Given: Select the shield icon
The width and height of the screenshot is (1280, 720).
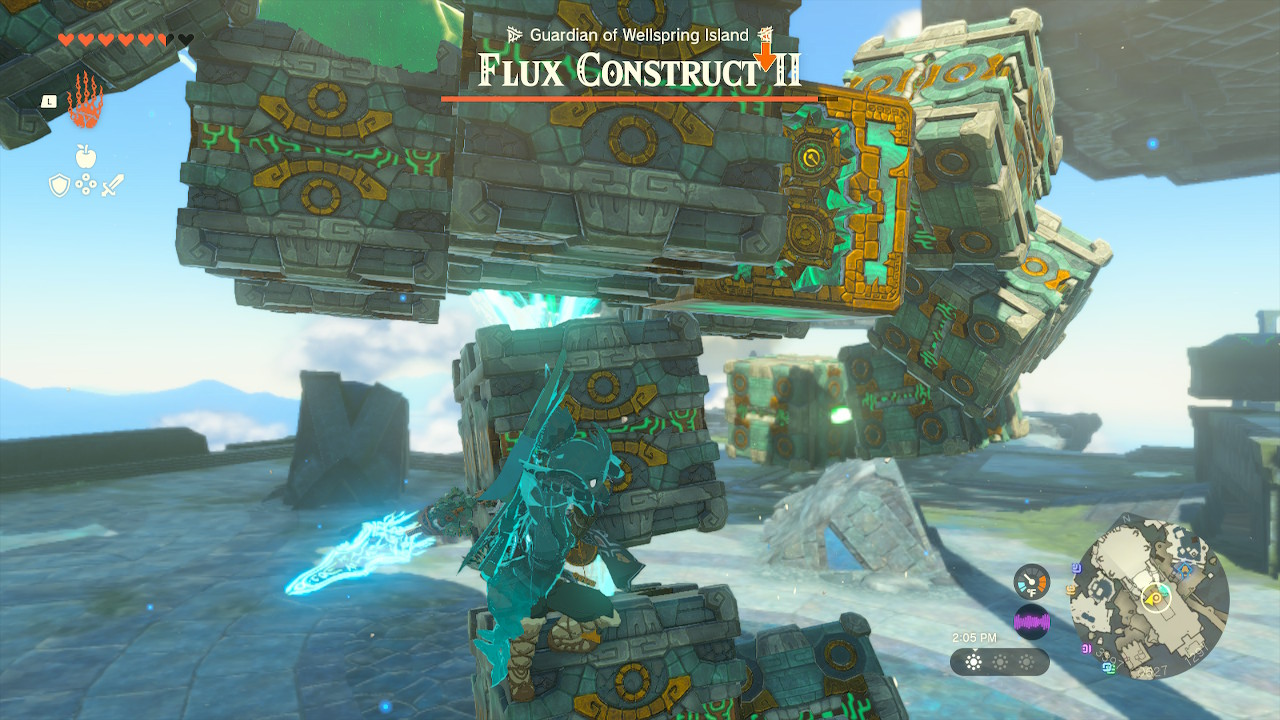Looking at the screenshot, I should click(x=62, y=185).
